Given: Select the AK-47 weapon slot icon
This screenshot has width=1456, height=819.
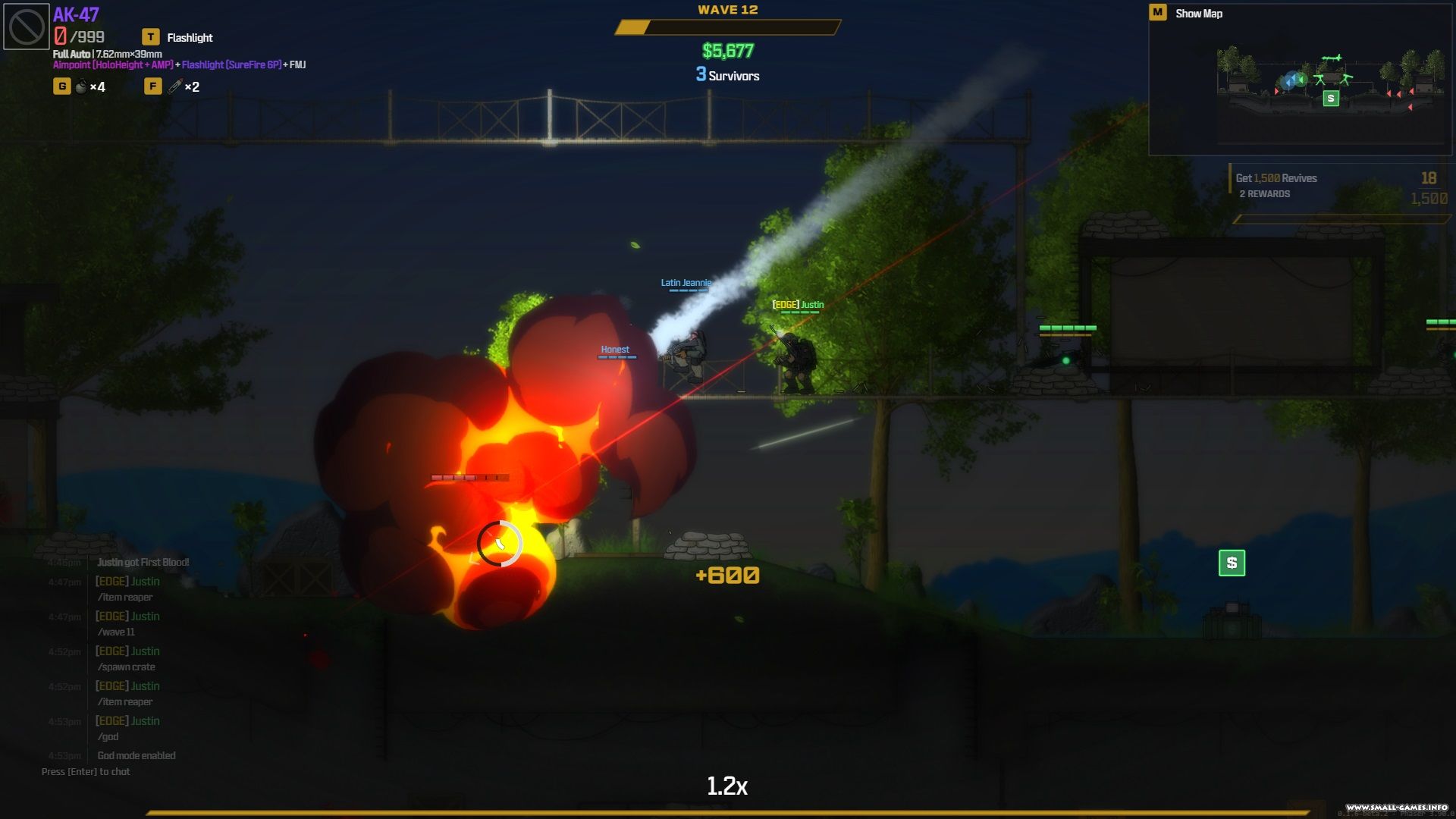Looking at the screenshot, I should click(x=27, y=27).
